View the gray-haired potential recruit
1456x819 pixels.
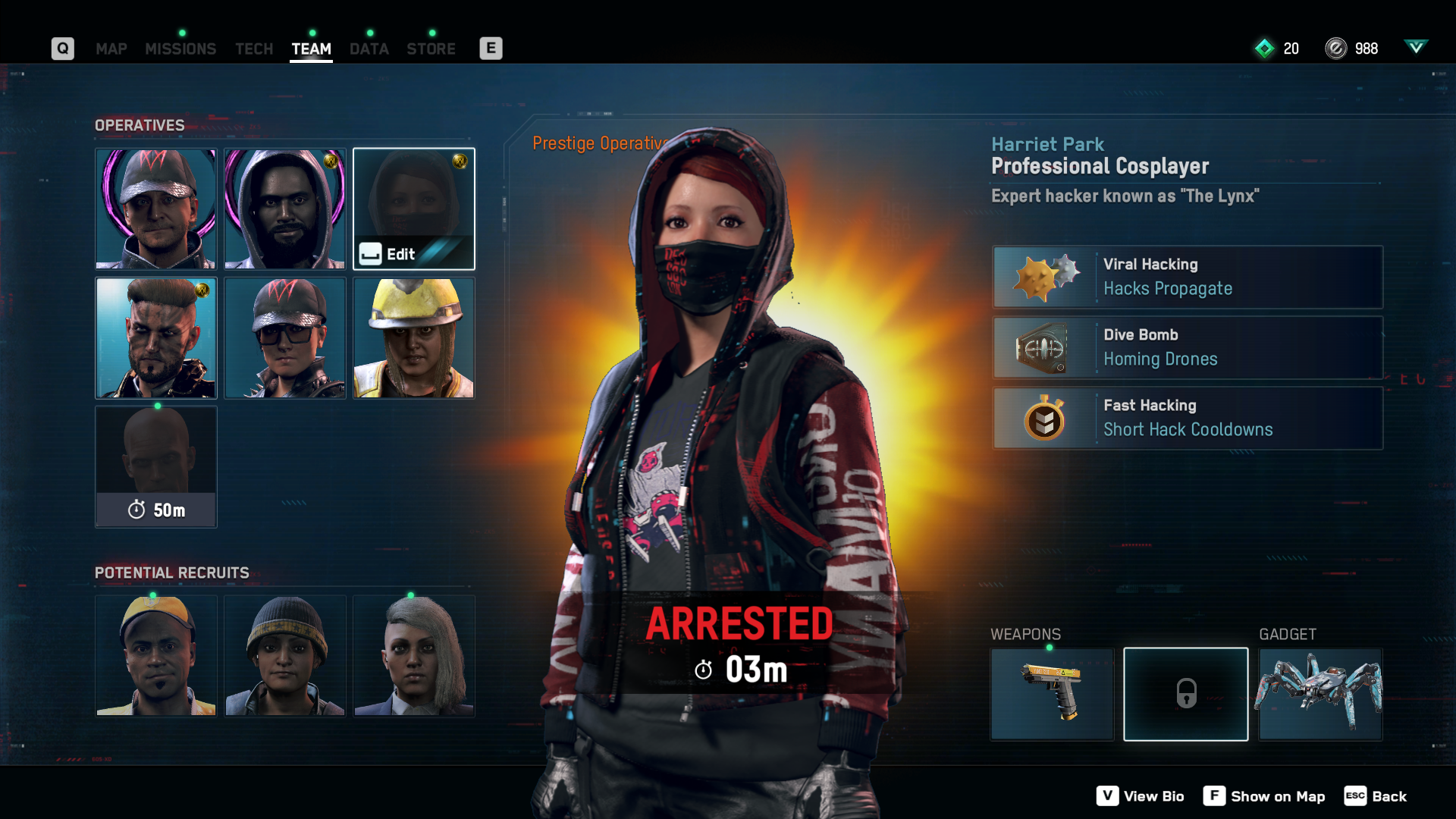(x=413, y=656)
